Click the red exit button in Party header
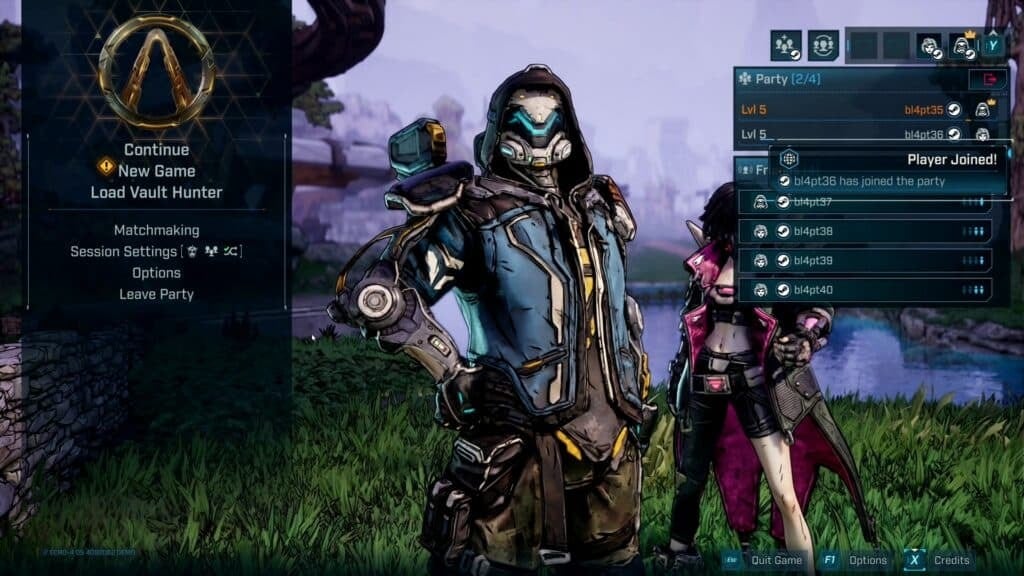Screen dimensions: 1024x576 click(x=987, y=79)
